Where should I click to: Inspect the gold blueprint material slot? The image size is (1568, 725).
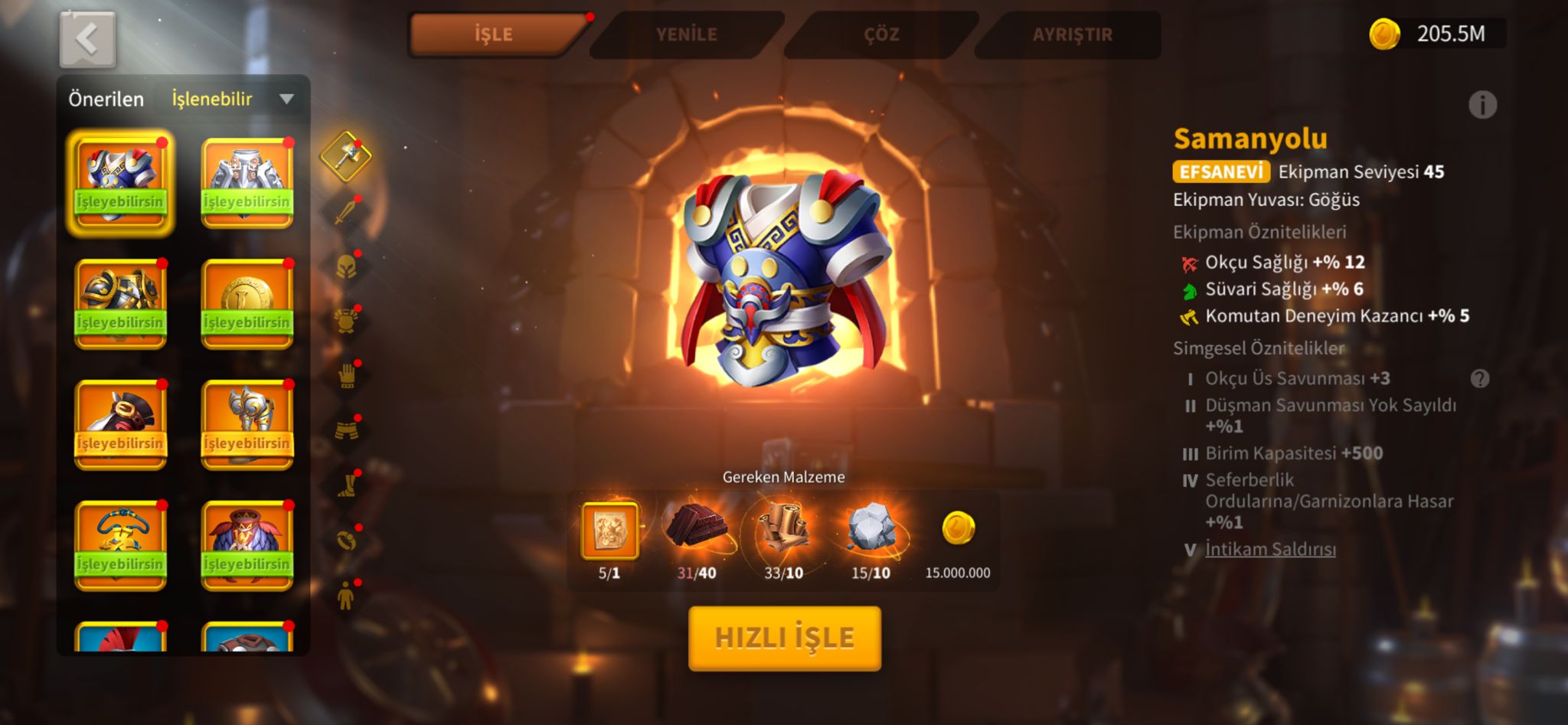609,530
